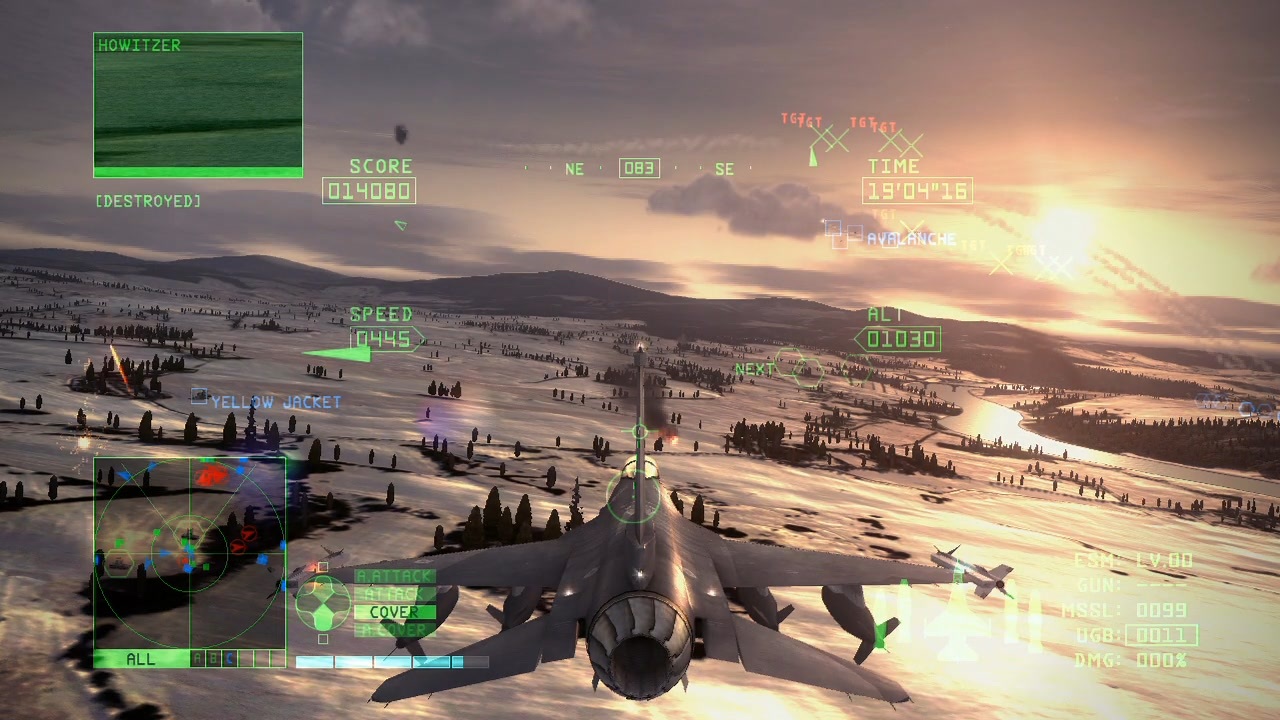Viewport: 1280px width, 720px height.
Task: Enable the A.ATTACK command option
Action: coord(388,576)
